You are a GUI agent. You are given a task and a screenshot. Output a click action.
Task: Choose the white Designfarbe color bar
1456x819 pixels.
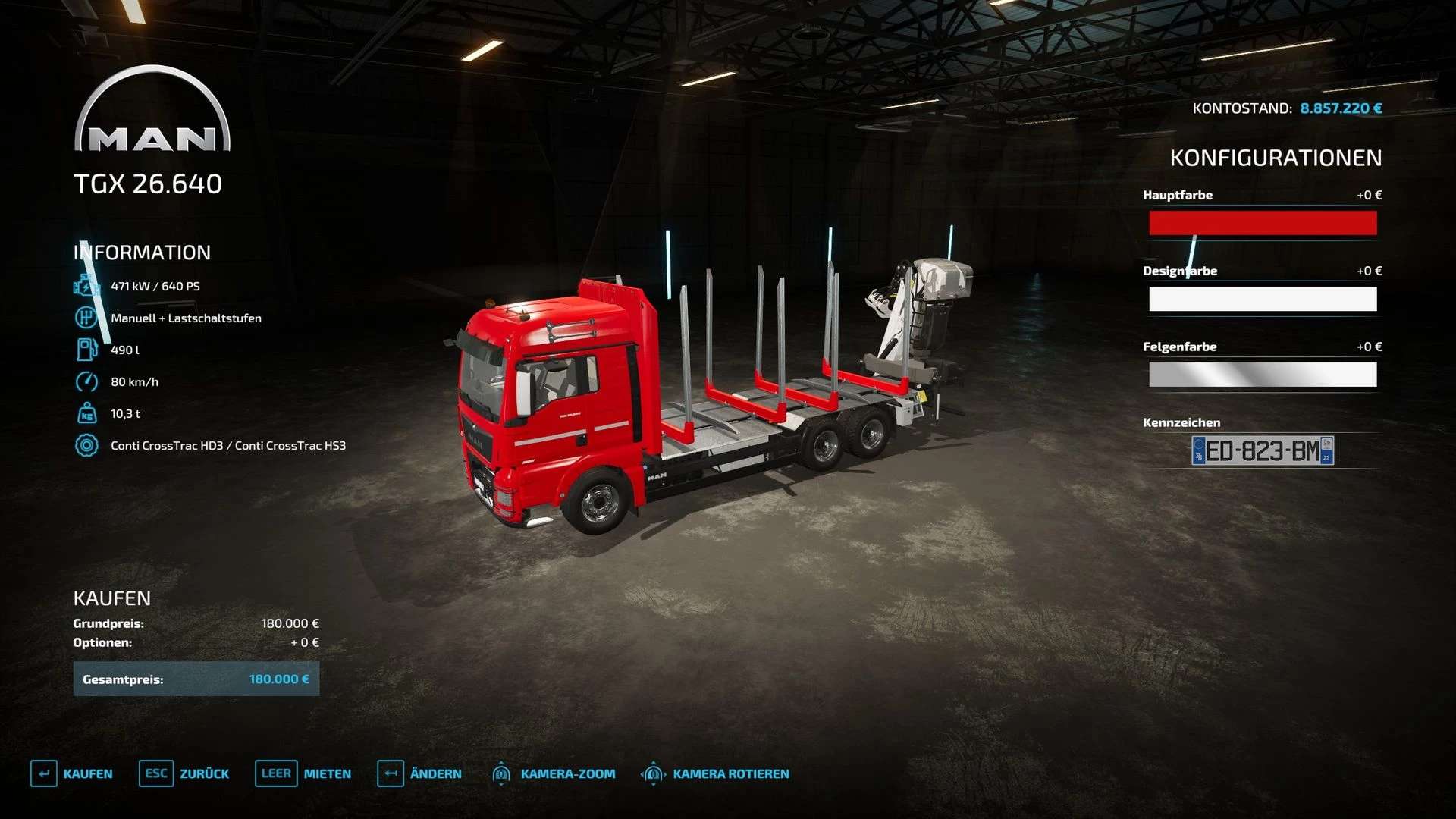tap(1263, 299)
